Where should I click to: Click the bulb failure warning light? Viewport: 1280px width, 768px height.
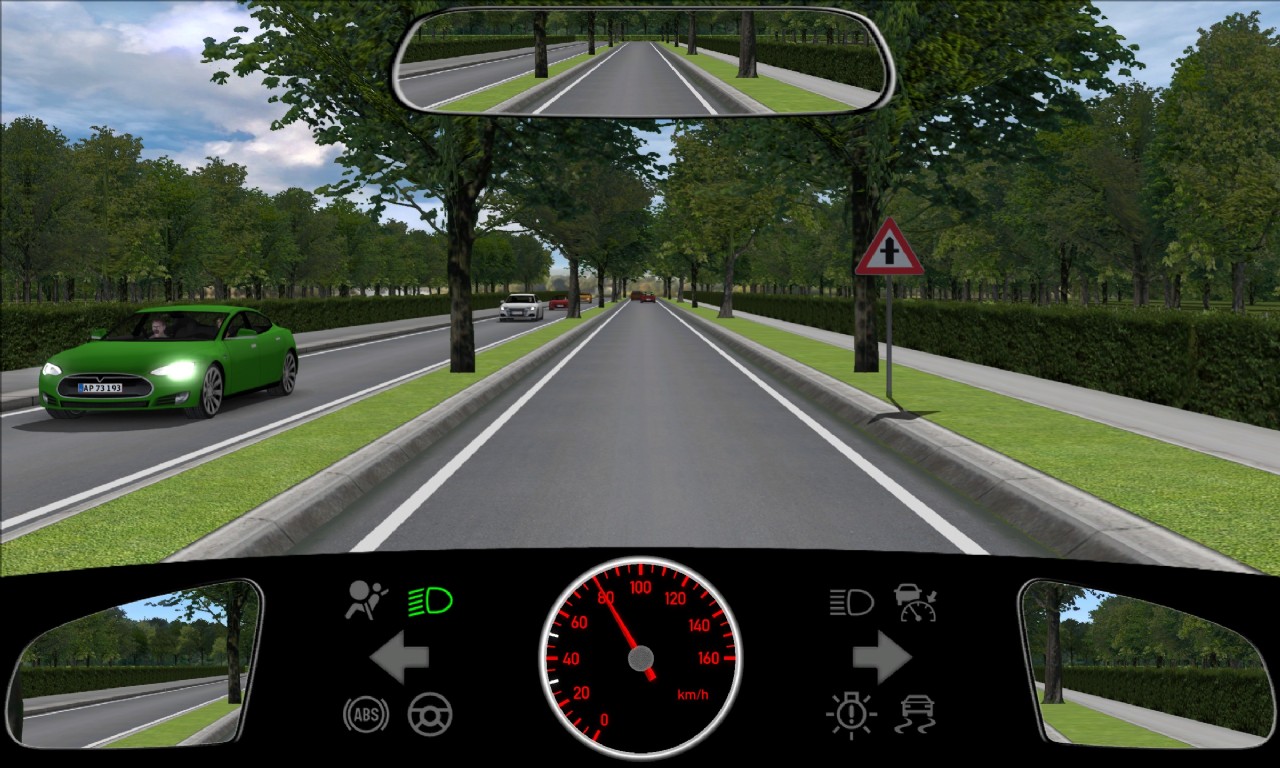click(851, 714)
